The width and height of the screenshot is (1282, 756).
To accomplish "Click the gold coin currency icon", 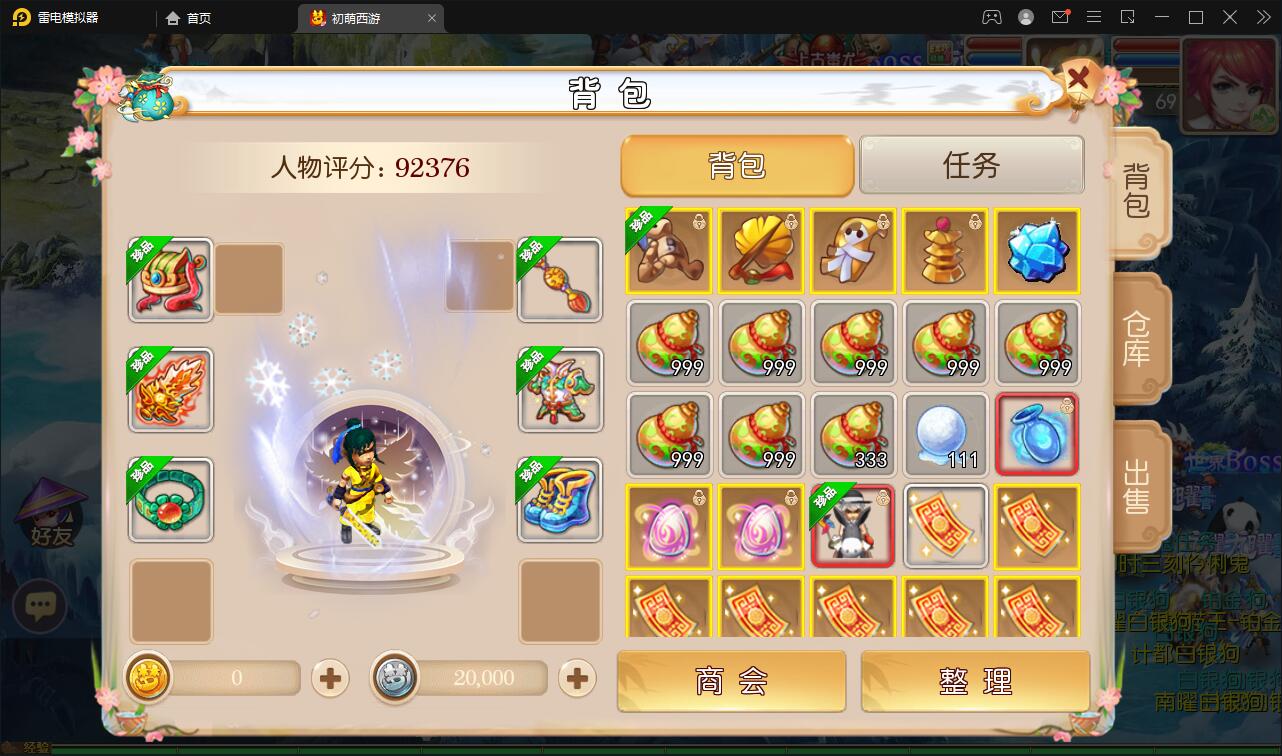I will click(x=148, y=678).
